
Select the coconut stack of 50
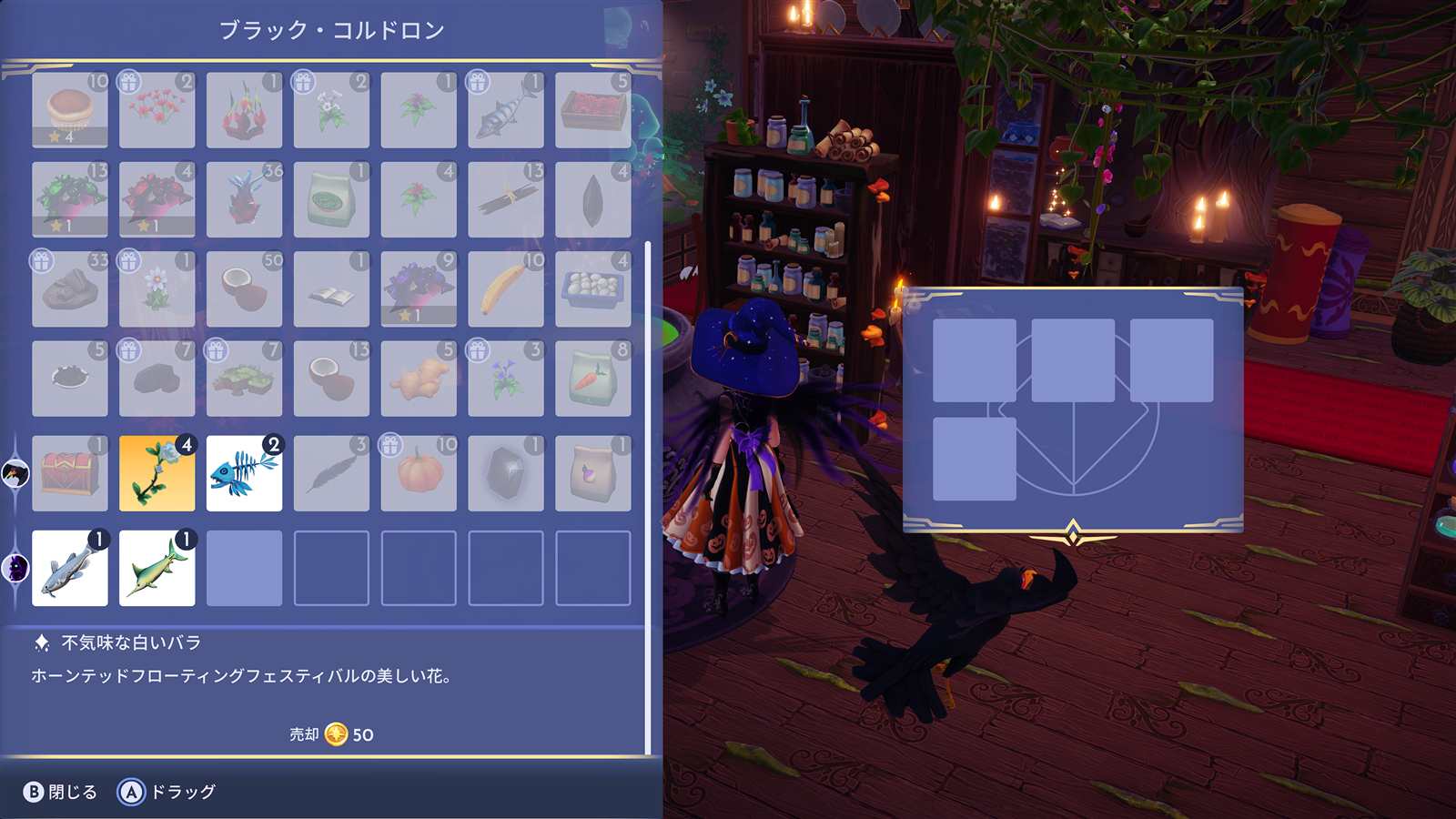244,289
